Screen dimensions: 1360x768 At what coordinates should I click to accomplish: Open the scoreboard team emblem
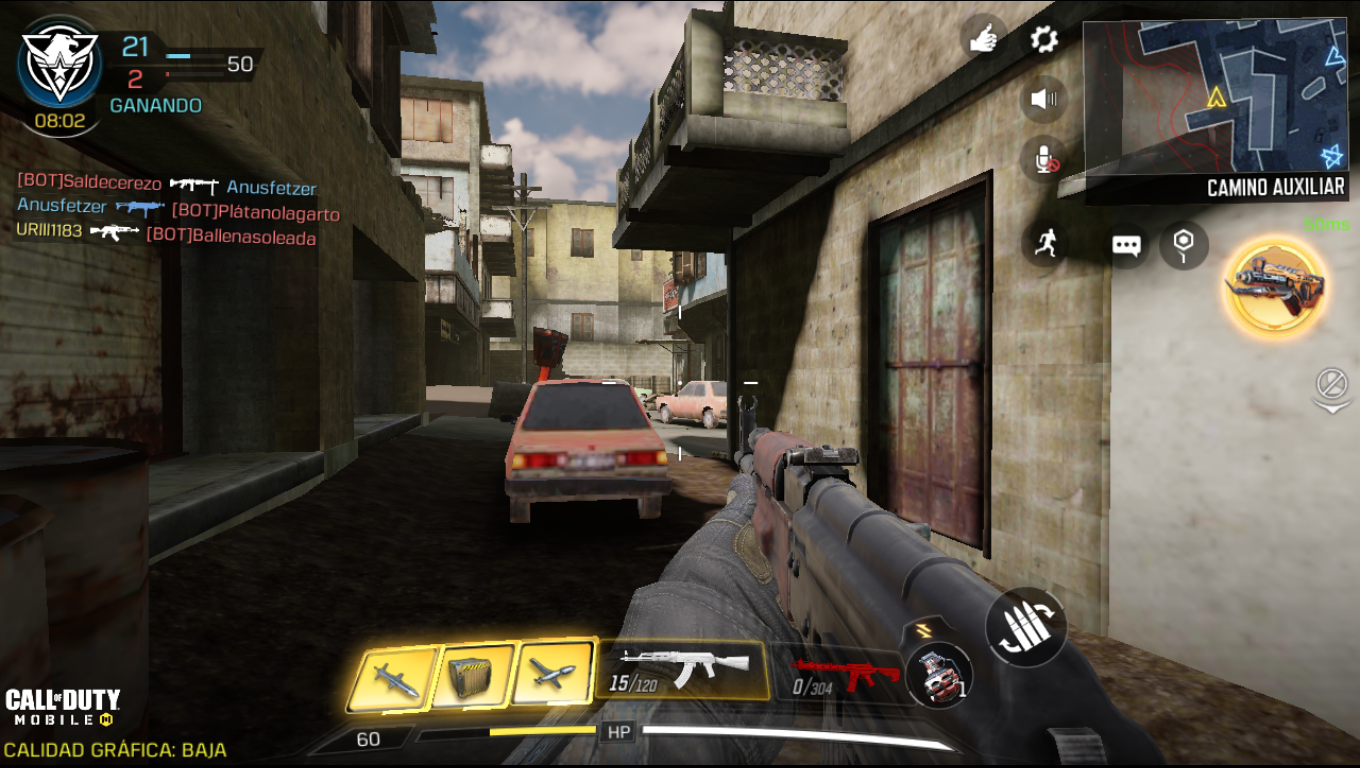pos(60,66)
